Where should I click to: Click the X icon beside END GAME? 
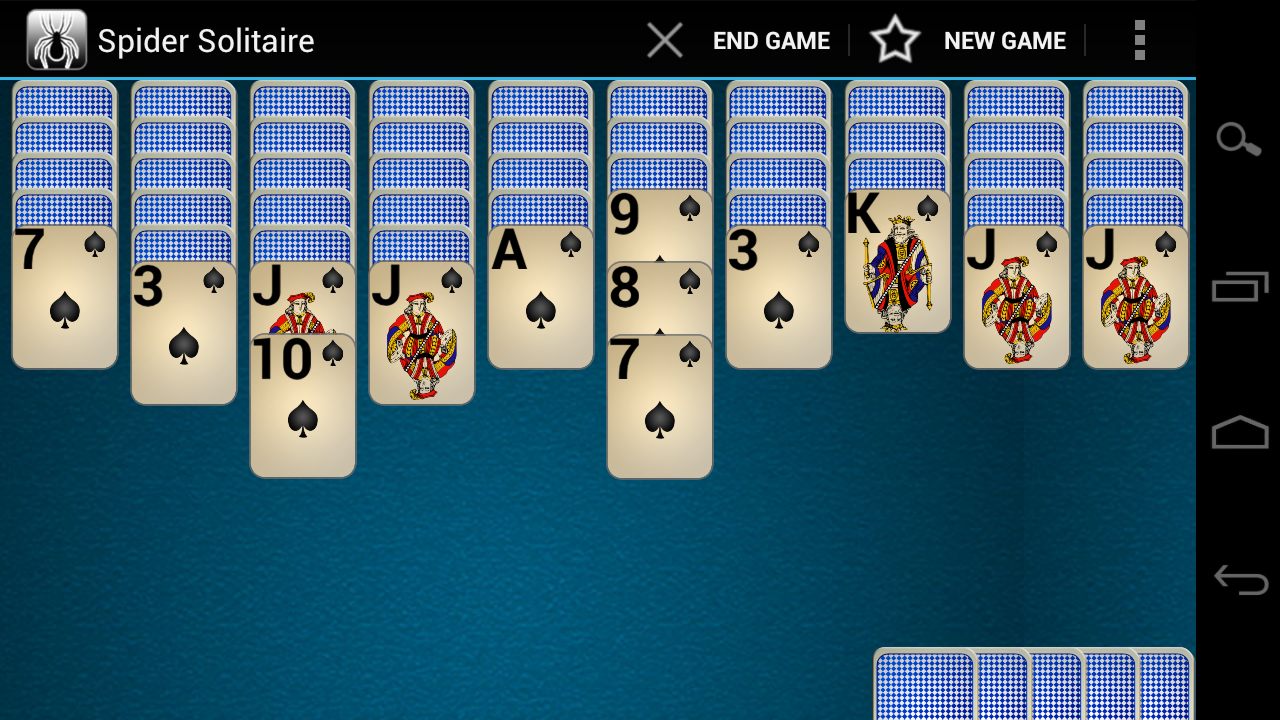pos(664,40)
